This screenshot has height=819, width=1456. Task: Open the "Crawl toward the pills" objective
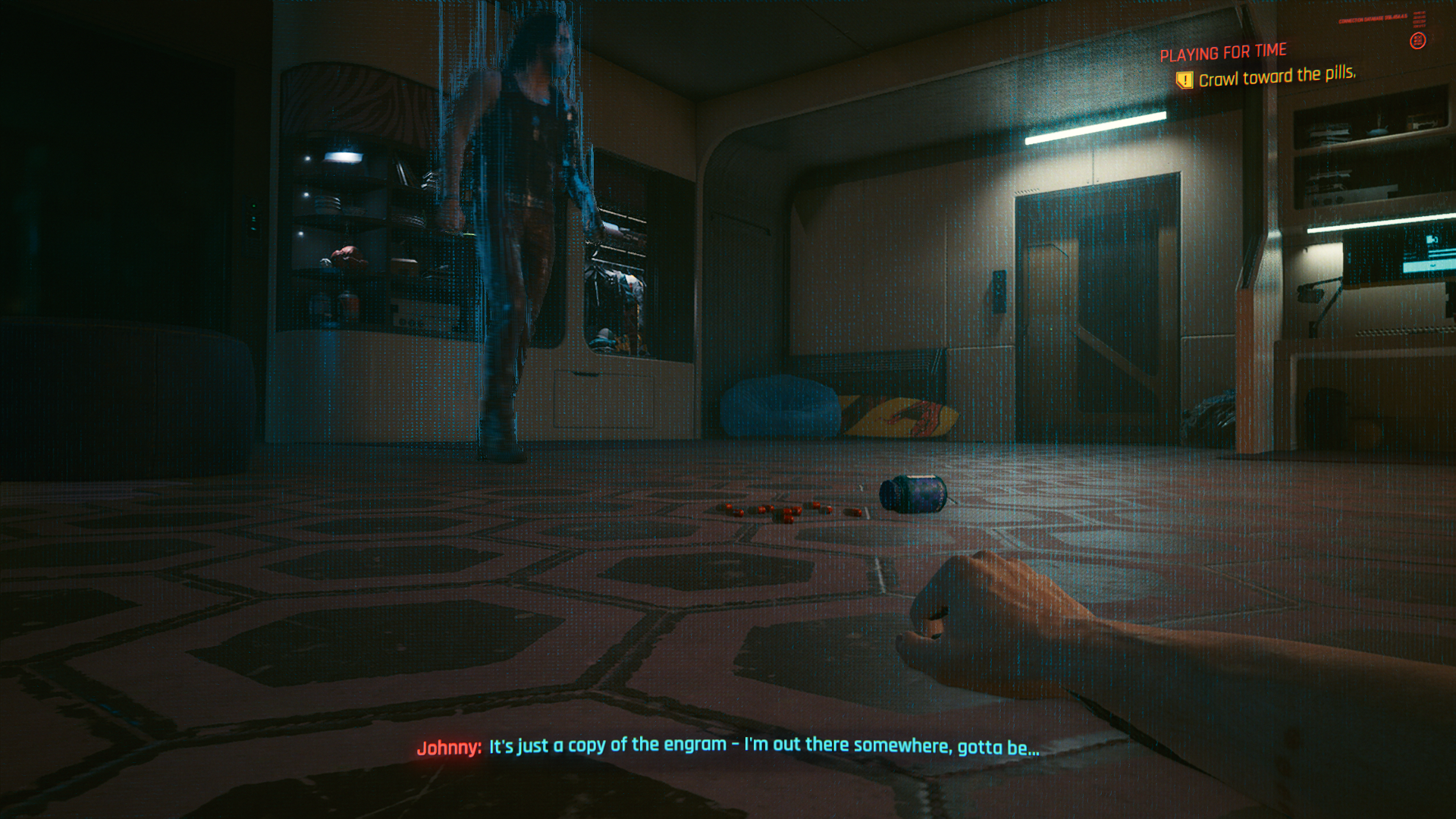click(x=1276, y=76)
